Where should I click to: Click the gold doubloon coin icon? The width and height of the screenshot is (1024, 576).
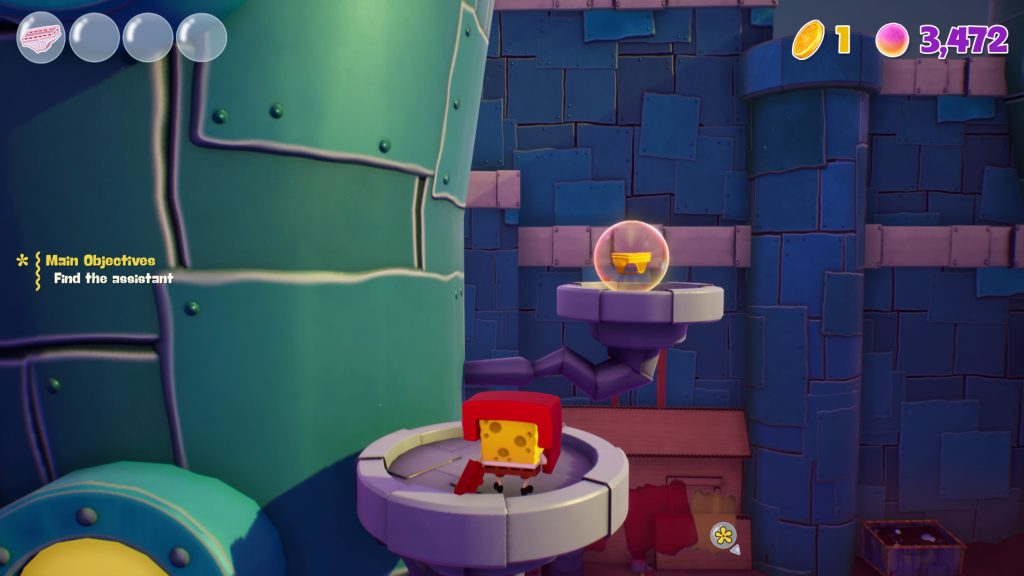(808, 39)
